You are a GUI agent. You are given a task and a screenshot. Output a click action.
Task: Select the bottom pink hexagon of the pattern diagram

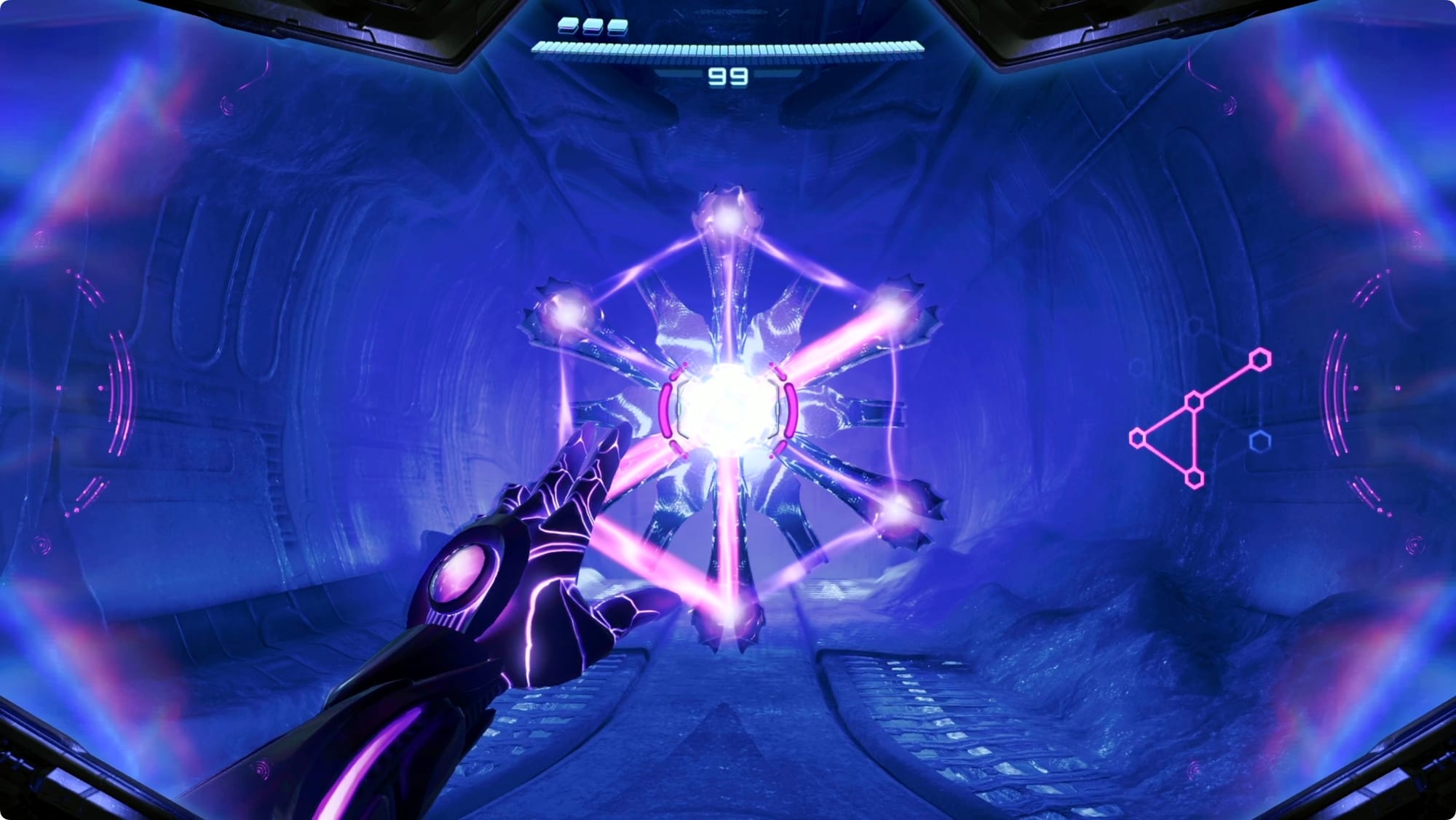coord(1194,477)
